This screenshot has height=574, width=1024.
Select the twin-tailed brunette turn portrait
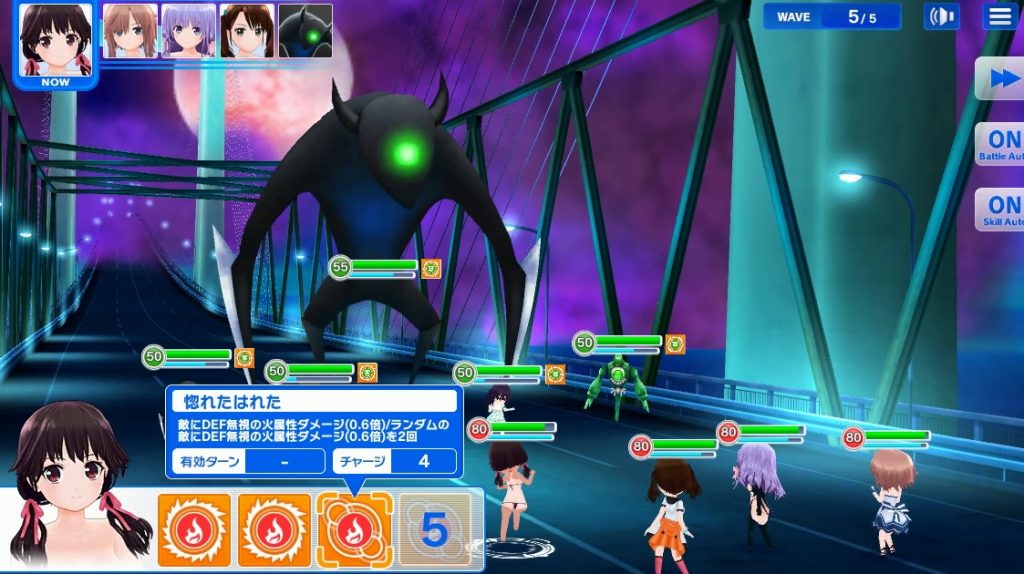[x=247, y=30]
